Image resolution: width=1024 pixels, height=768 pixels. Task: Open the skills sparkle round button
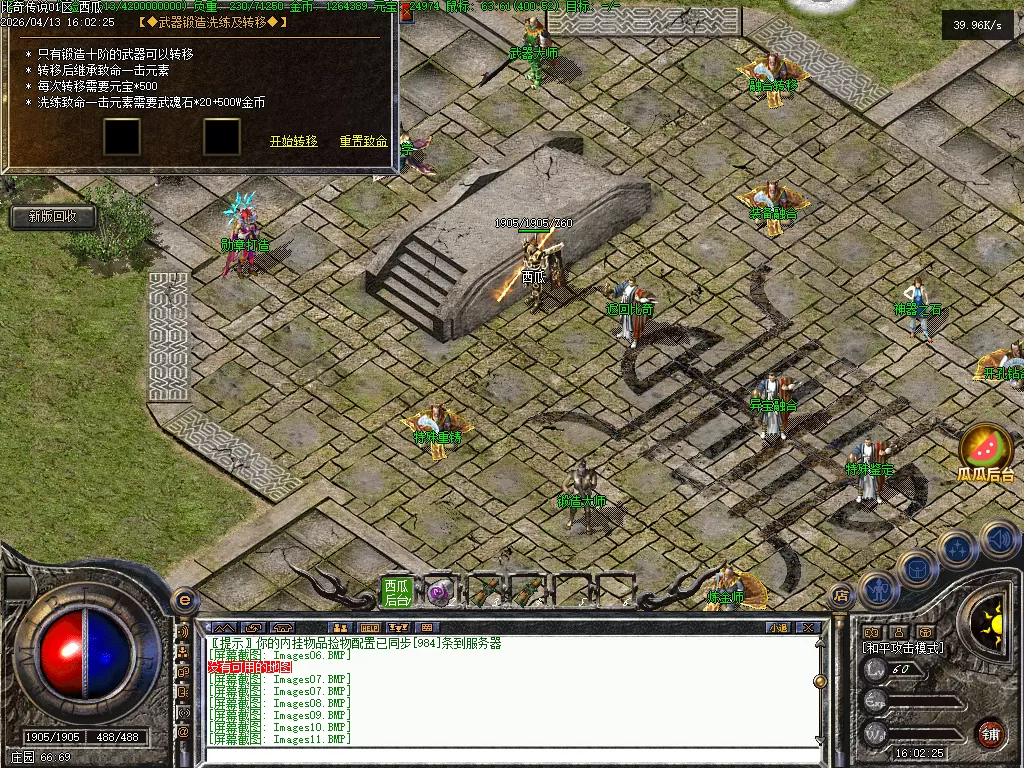click(957, 549)
